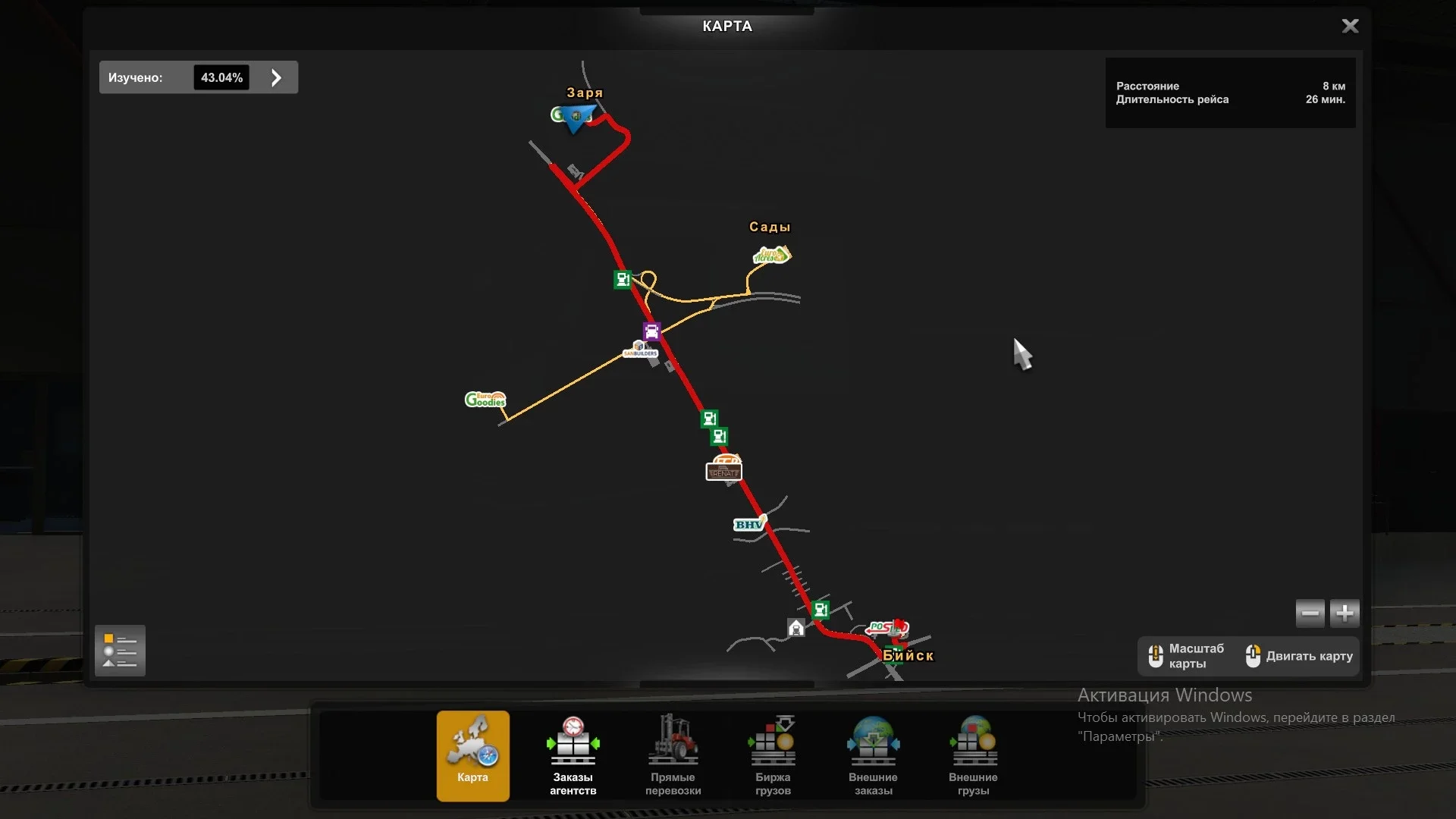Click the fuel station icon near Бийск

click(821, 609)
